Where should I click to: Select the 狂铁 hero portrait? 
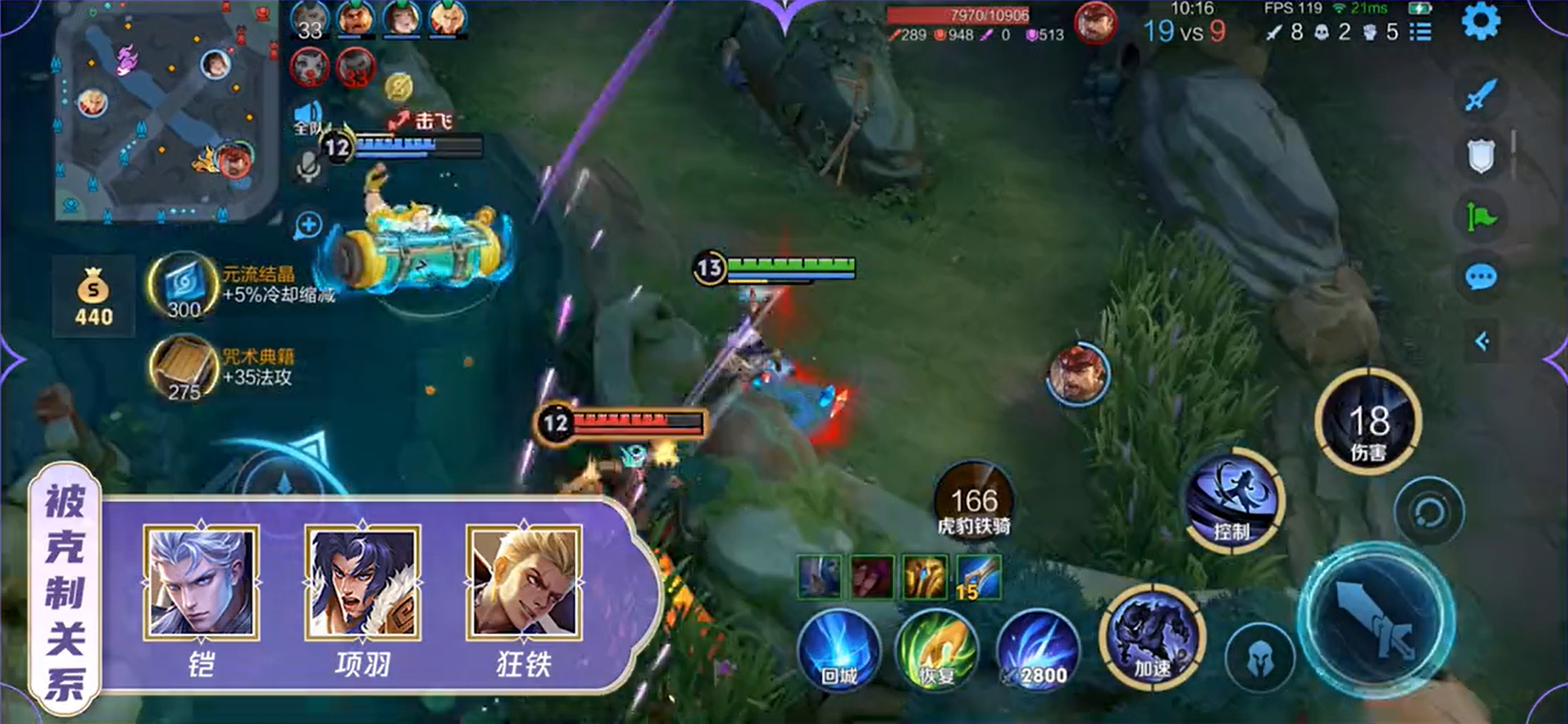524,584
